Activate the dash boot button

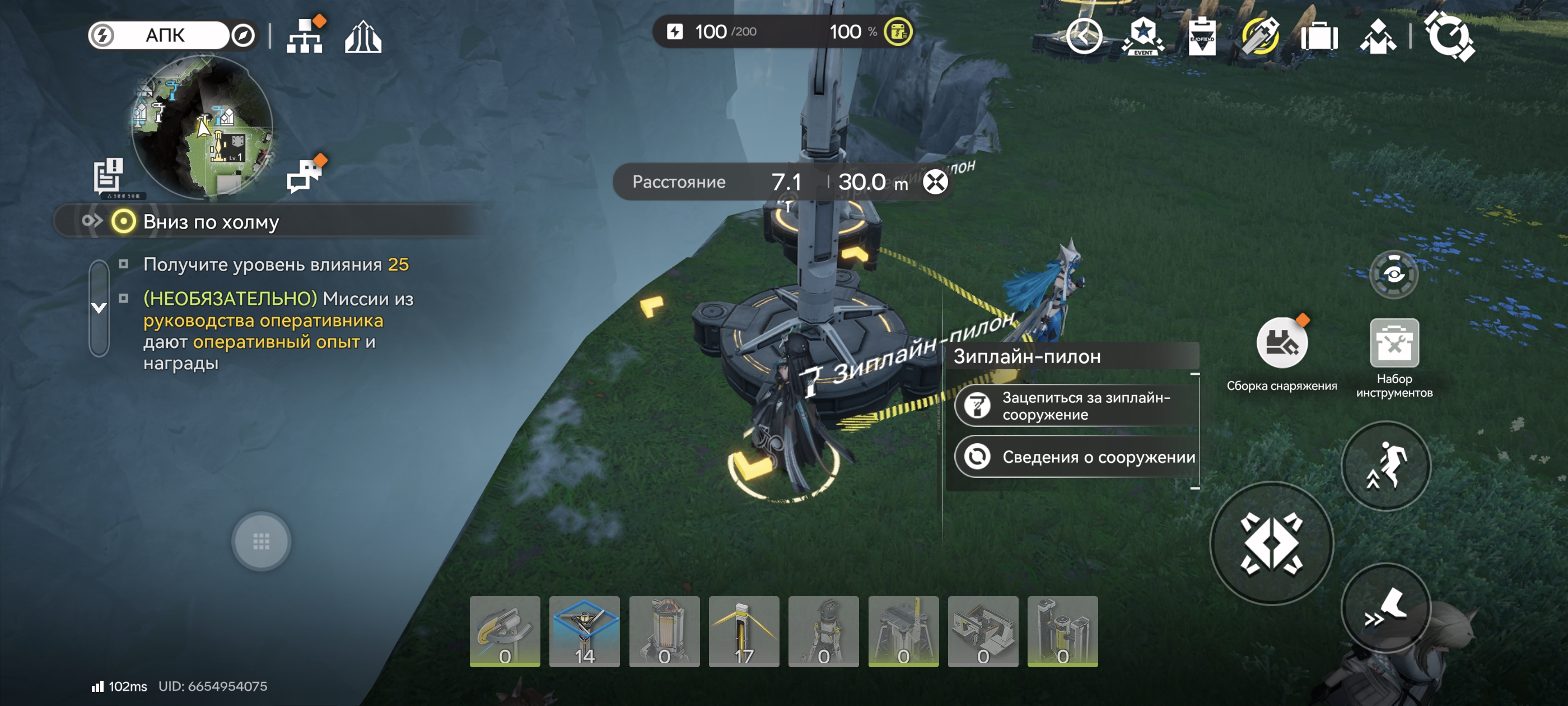(1386, 608)
